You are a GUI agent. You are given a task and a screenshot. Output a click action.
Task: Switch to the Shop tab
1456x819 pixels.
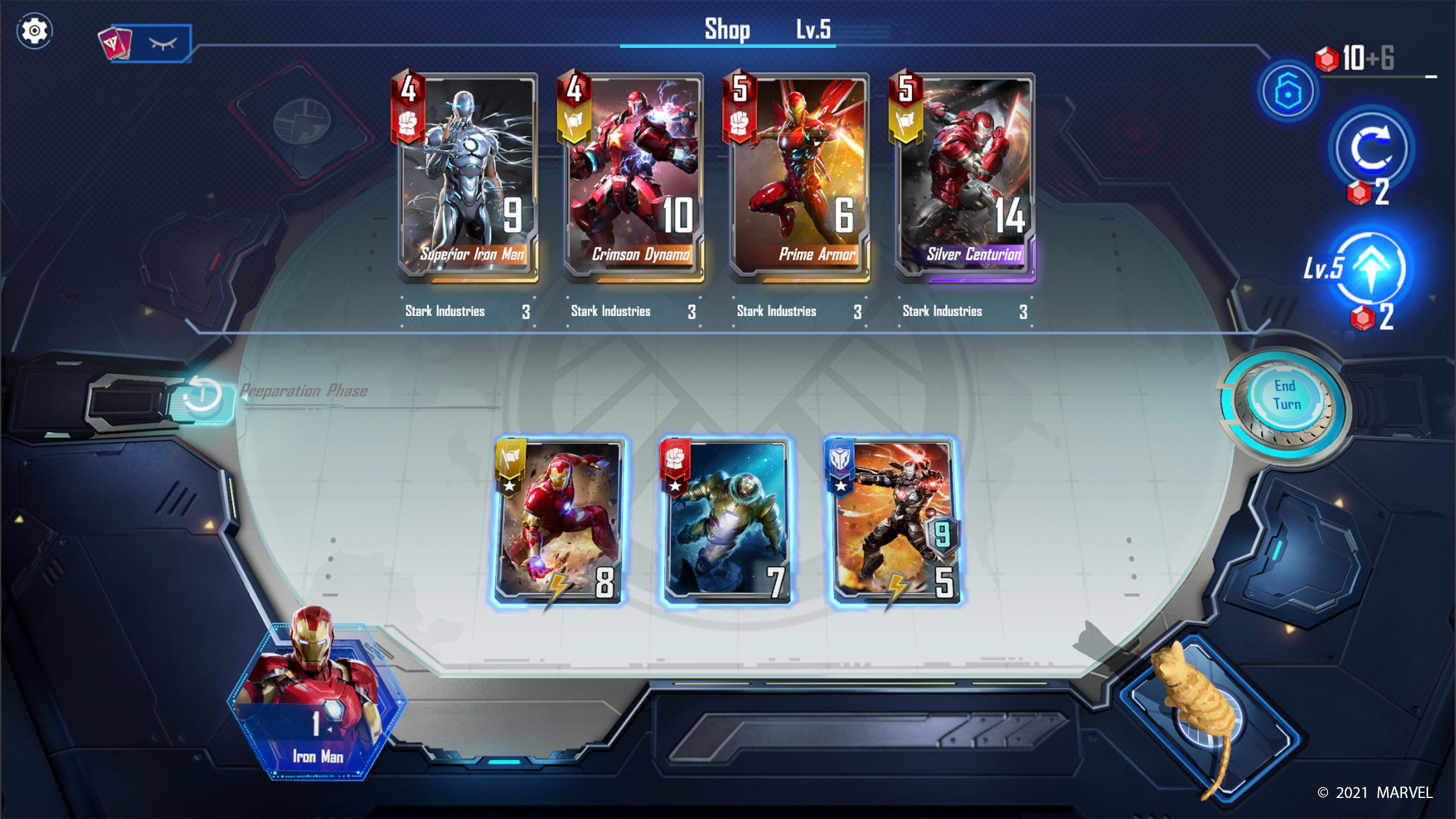727,28
